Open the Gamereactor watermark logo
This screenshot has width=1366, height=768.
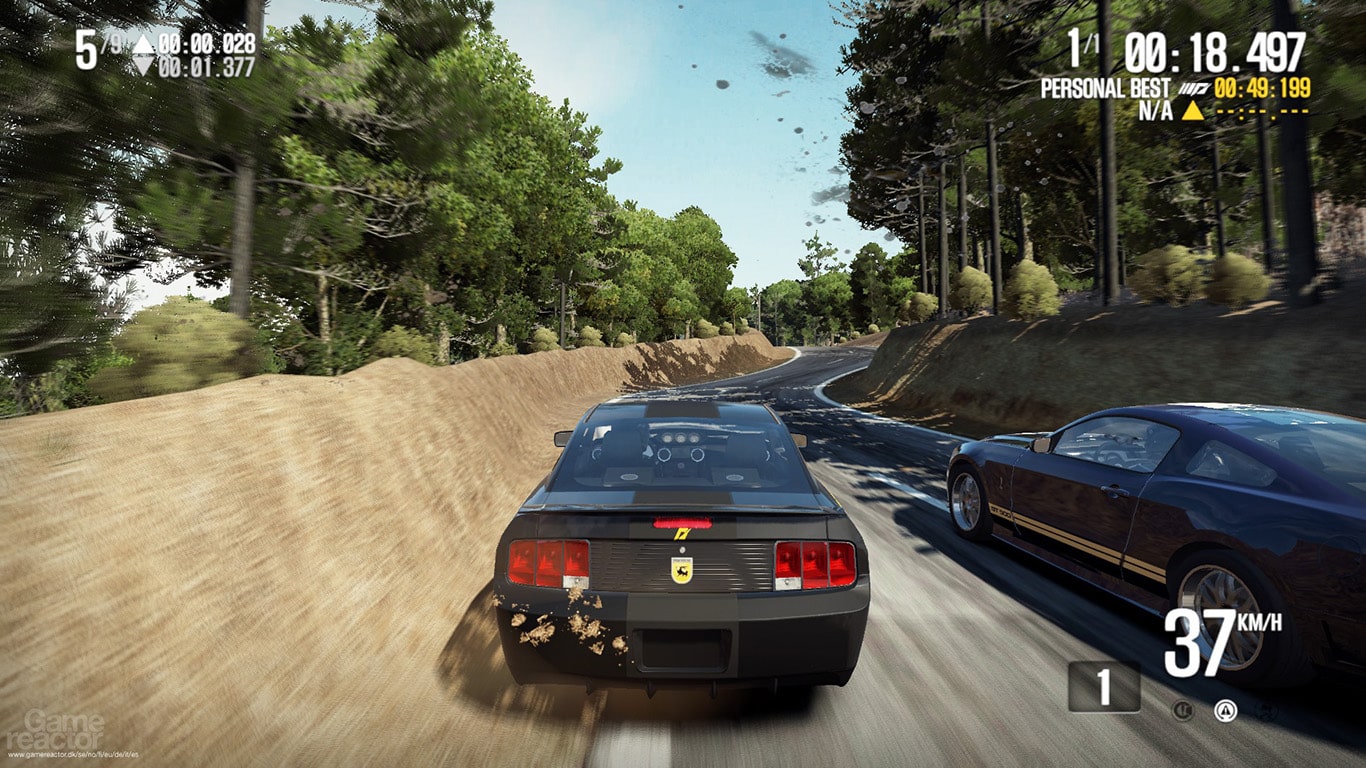(62, 728)
